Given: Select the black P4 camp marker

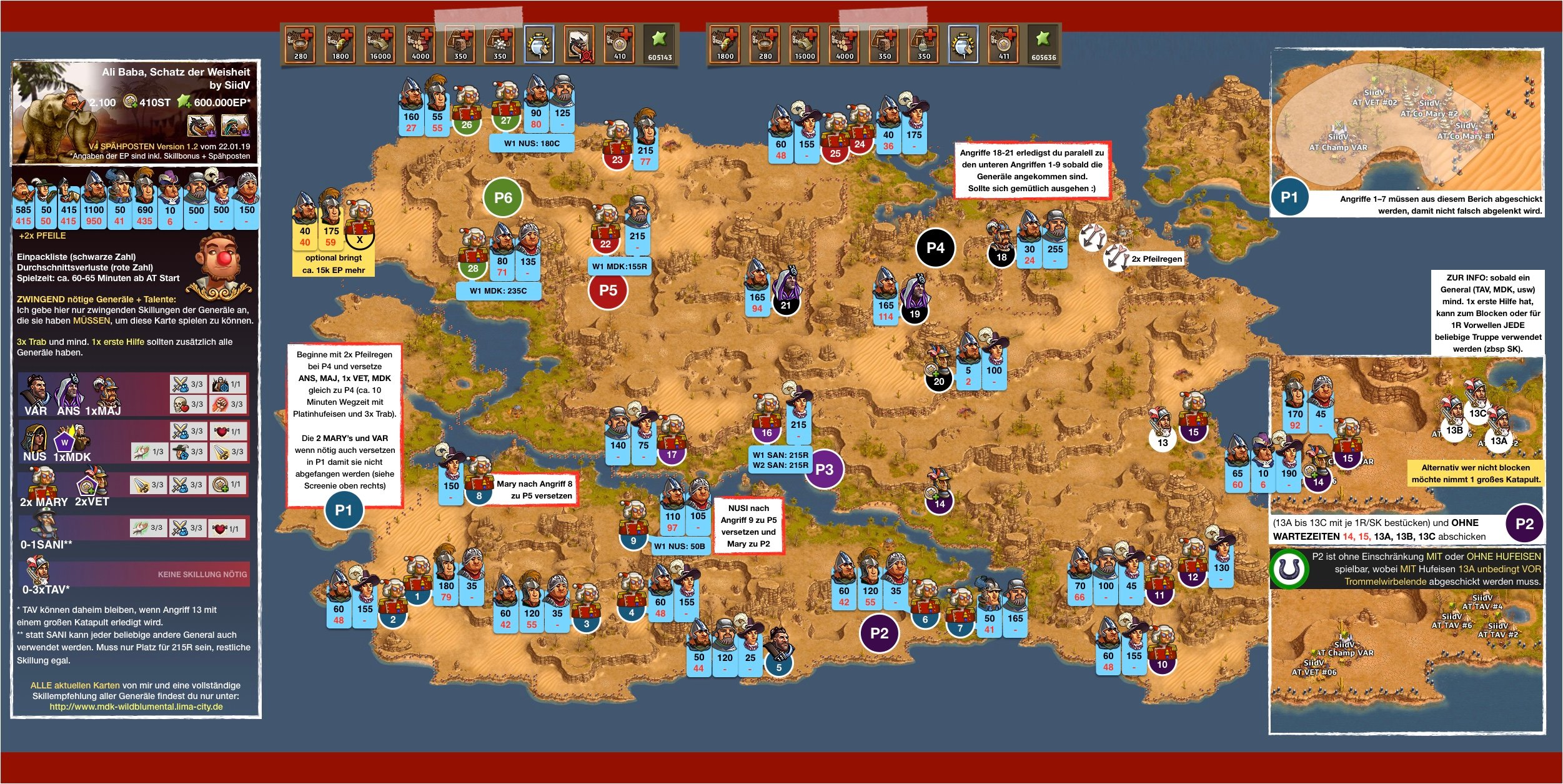Looking at the screenshot, I should point(935,248).
